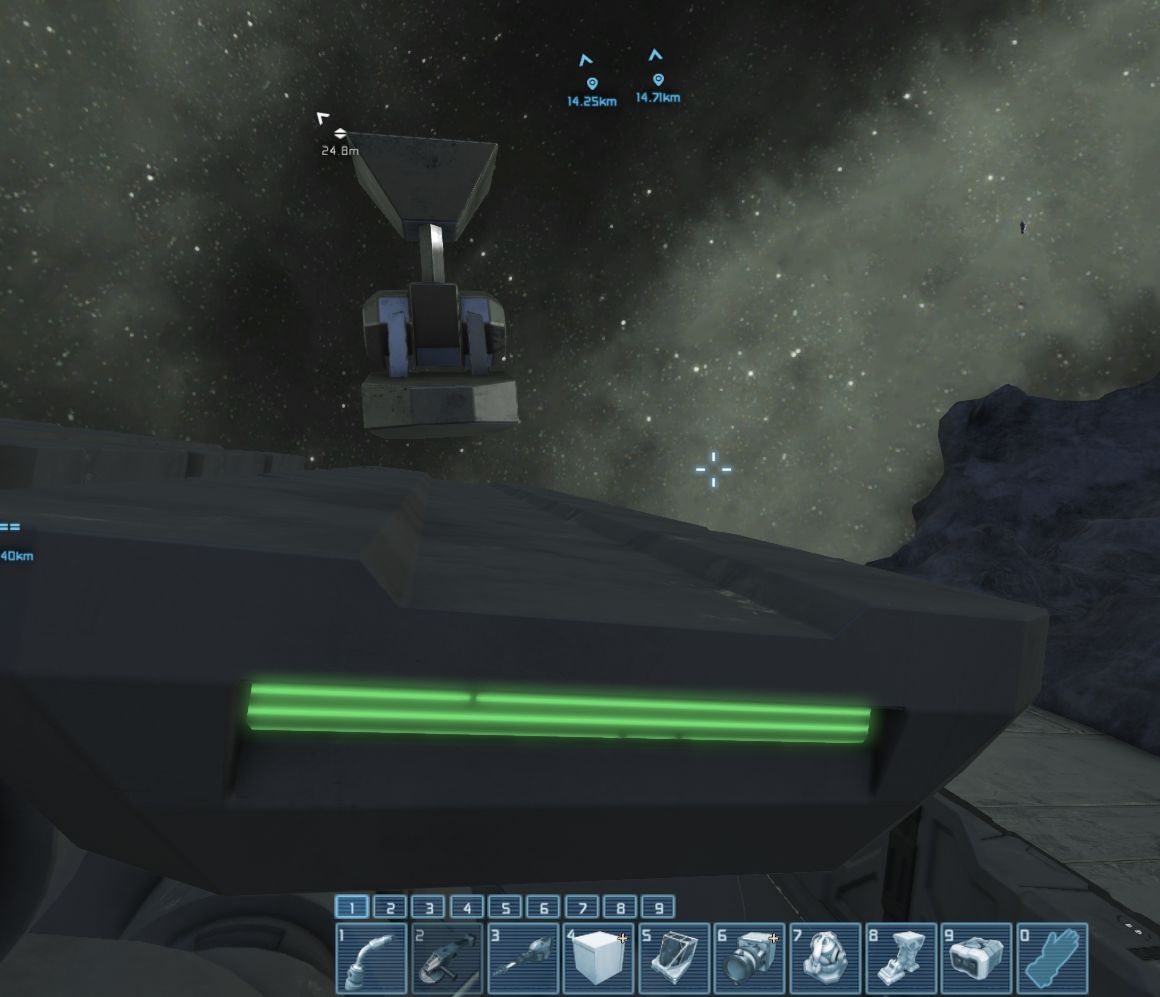
Task: Switch to toolbar page 2
Action: point(390,908)
